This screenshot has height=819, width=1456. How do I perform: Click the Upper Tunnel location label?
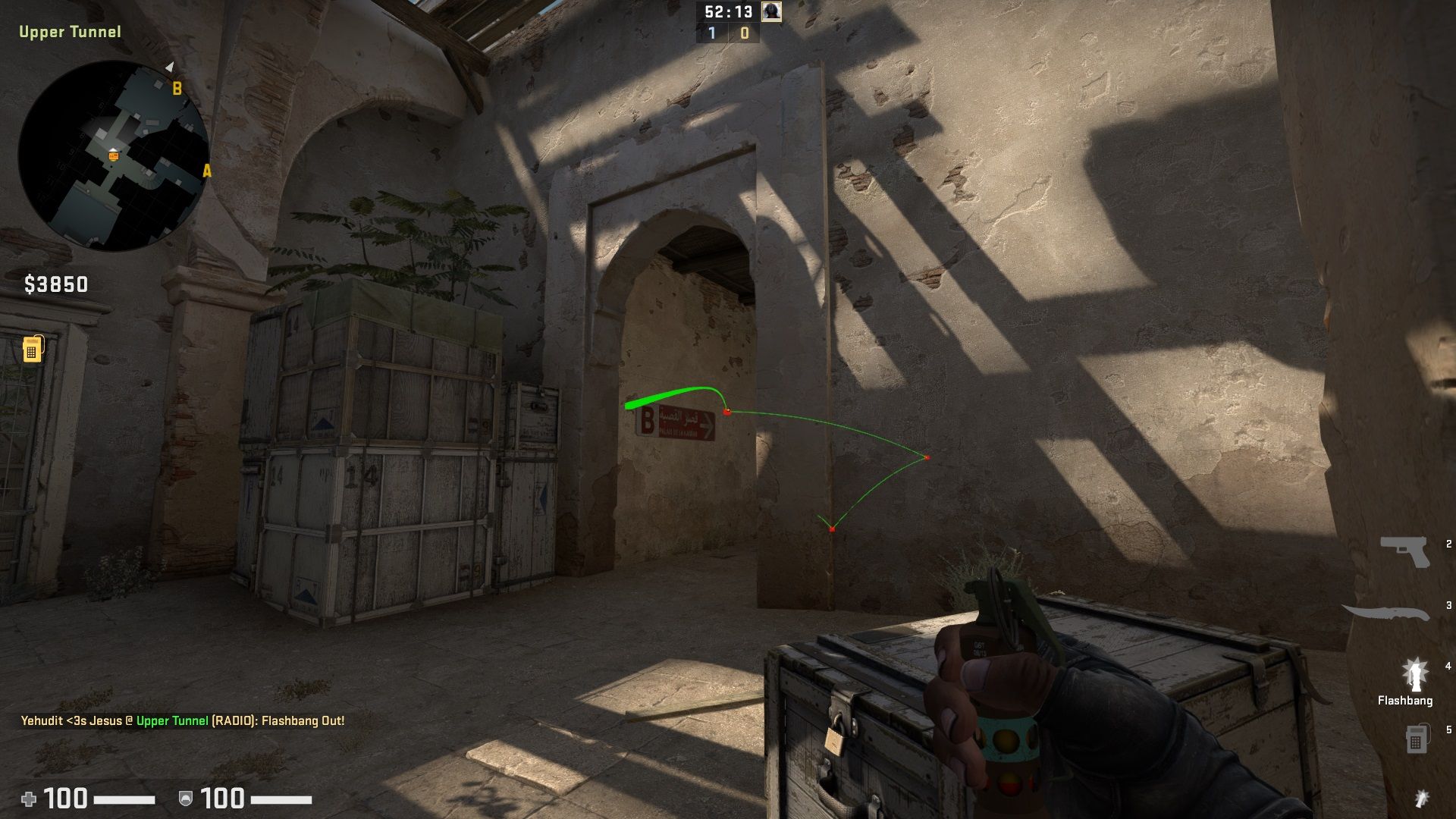tap(69, 33)
